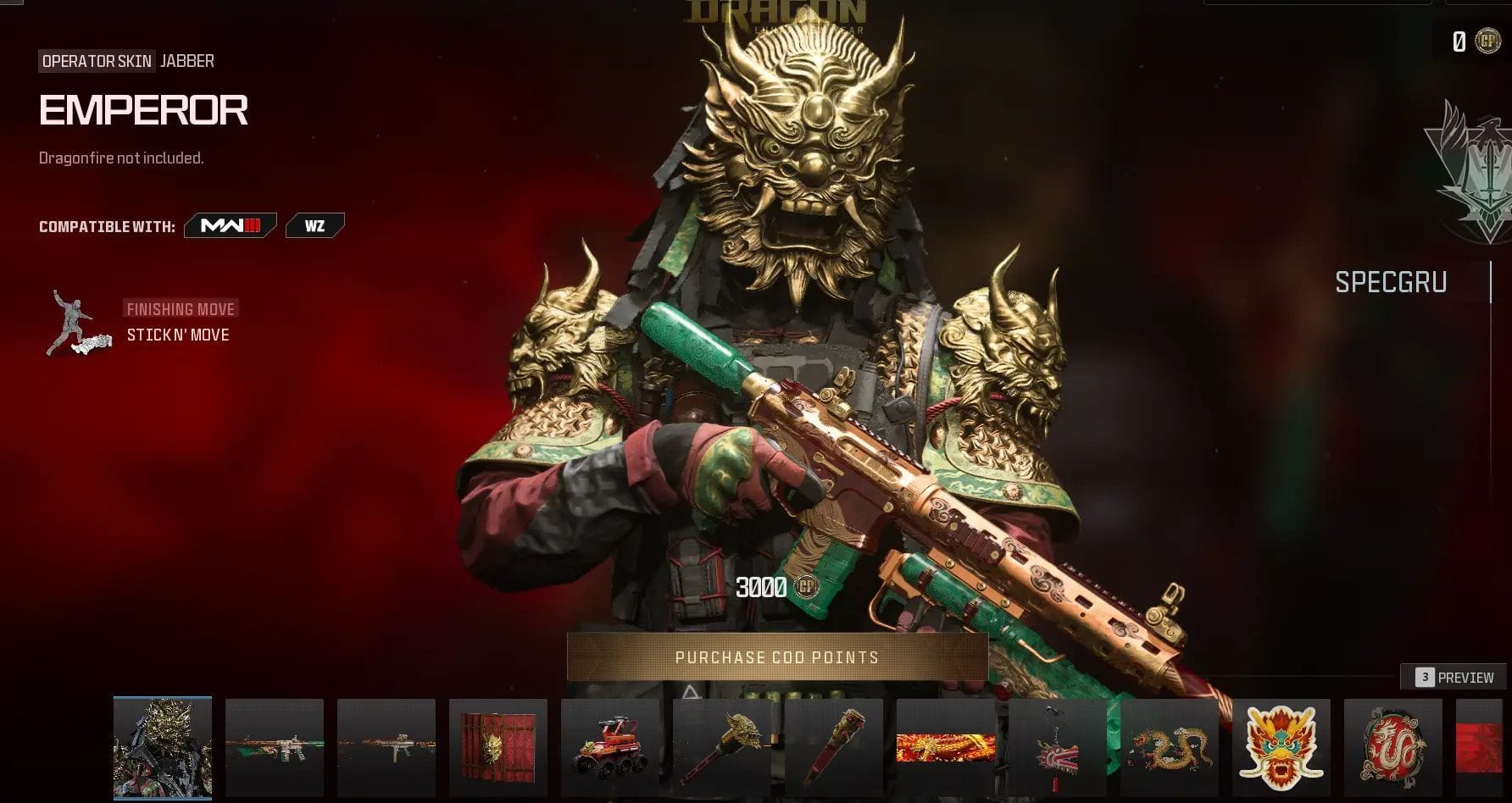Select the Emperor operator skin thumbnail
The height and width of the screenshot is (803, 1512).
click(163, 748)
